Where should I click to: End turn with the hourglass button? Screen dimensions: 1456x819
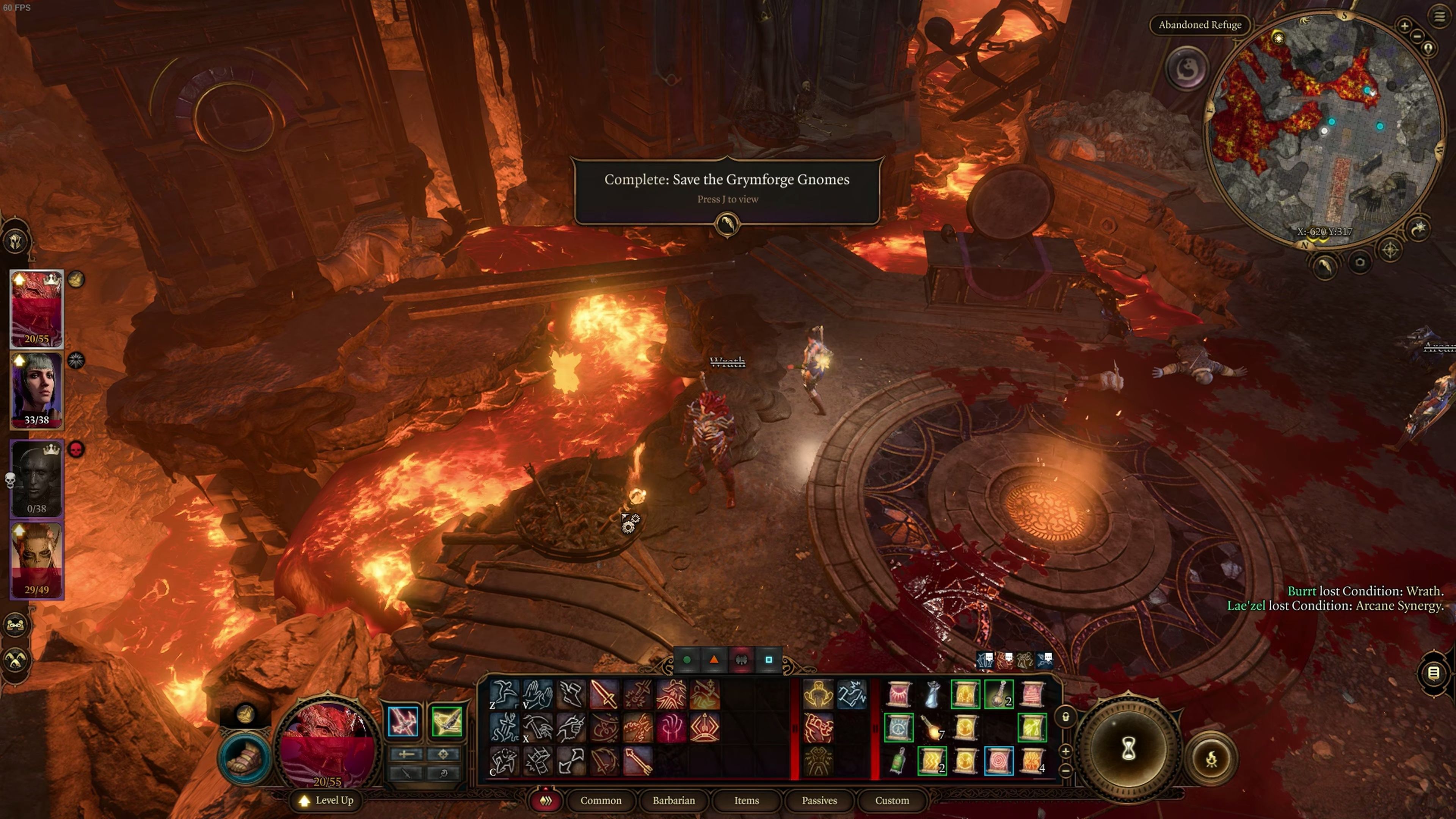[1128, 750]
